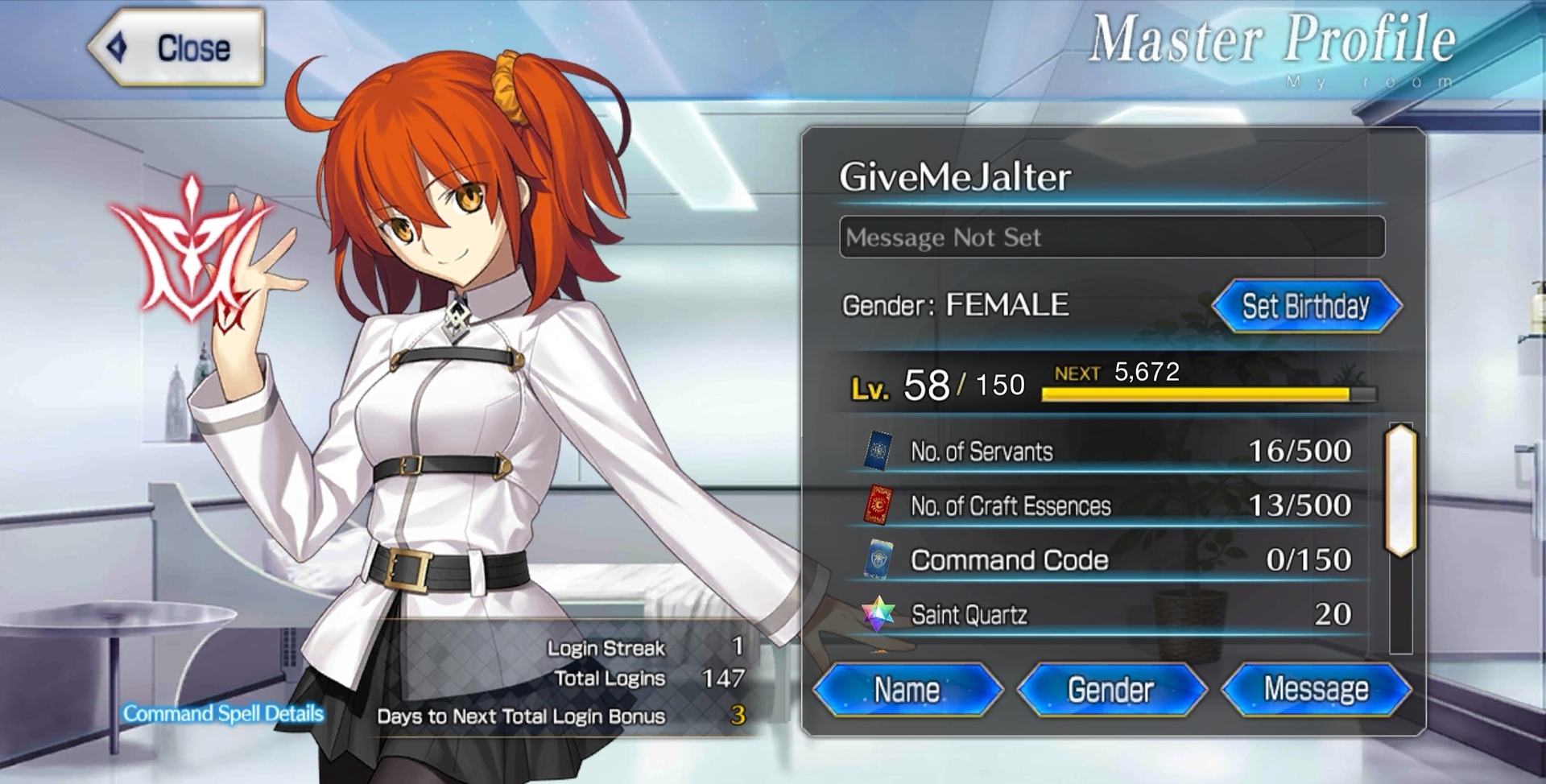The width and height of the screenshot is (1546, 784).
Task: Edit the profile Message
Action: [x=1316, y=690]
